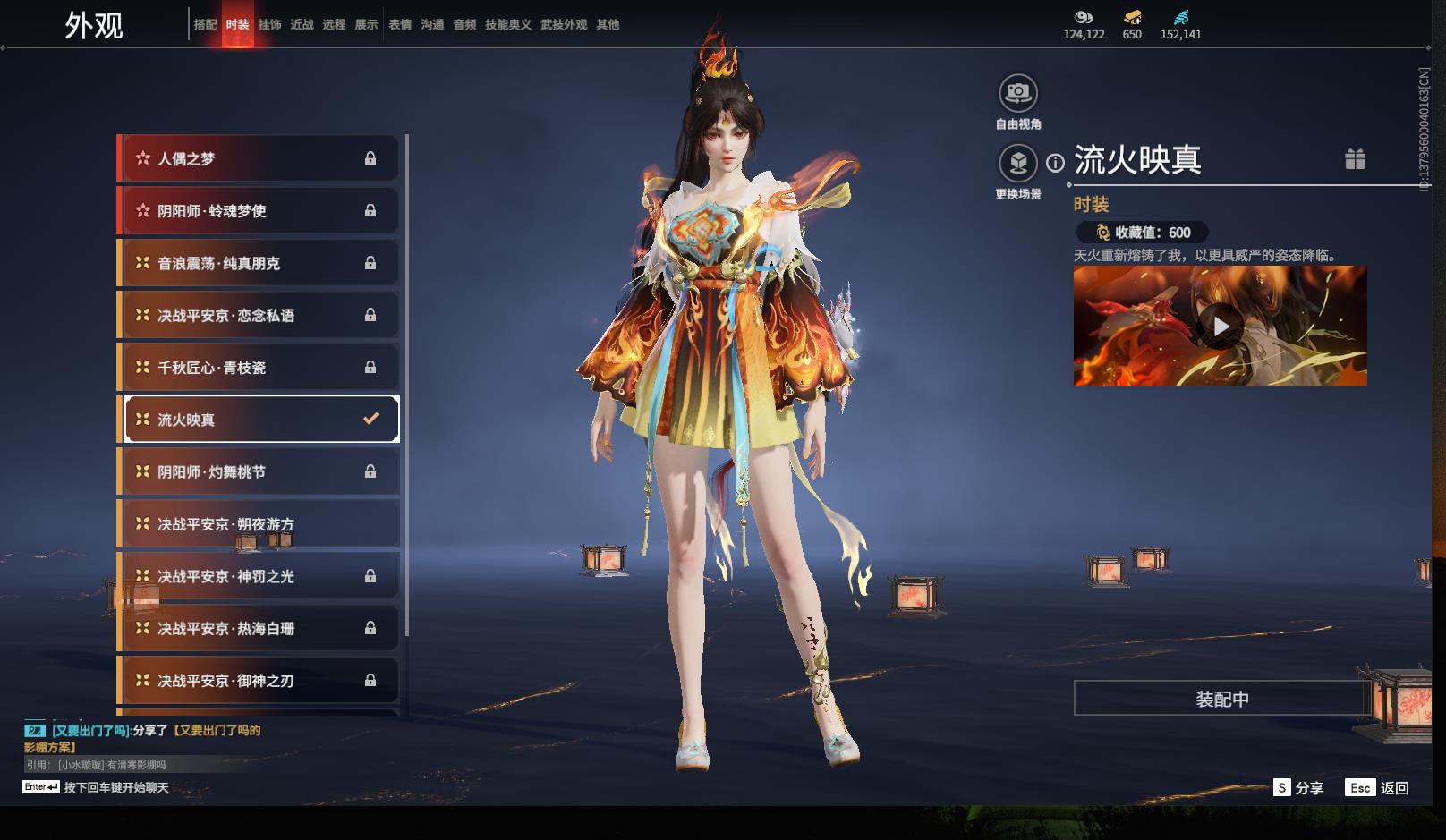Switch to the 搭配 tab
This screenshot has height=840, width=1446.
[205, 24]
